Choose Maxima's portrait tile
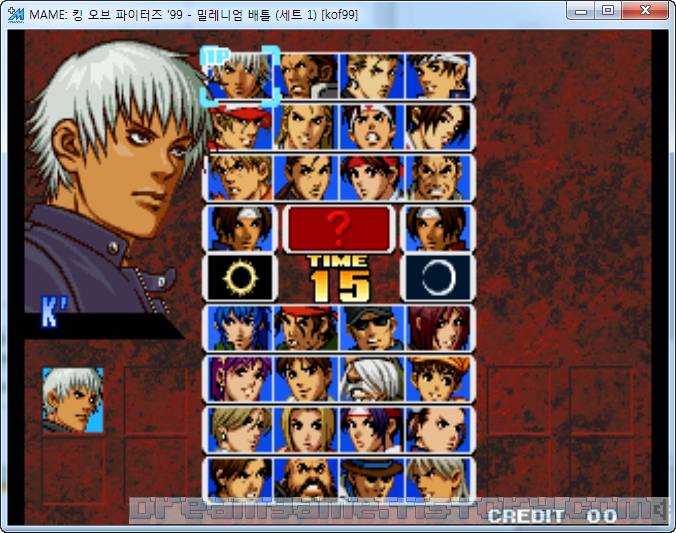Viewport: 676px width, 533px height. (307, 75)
